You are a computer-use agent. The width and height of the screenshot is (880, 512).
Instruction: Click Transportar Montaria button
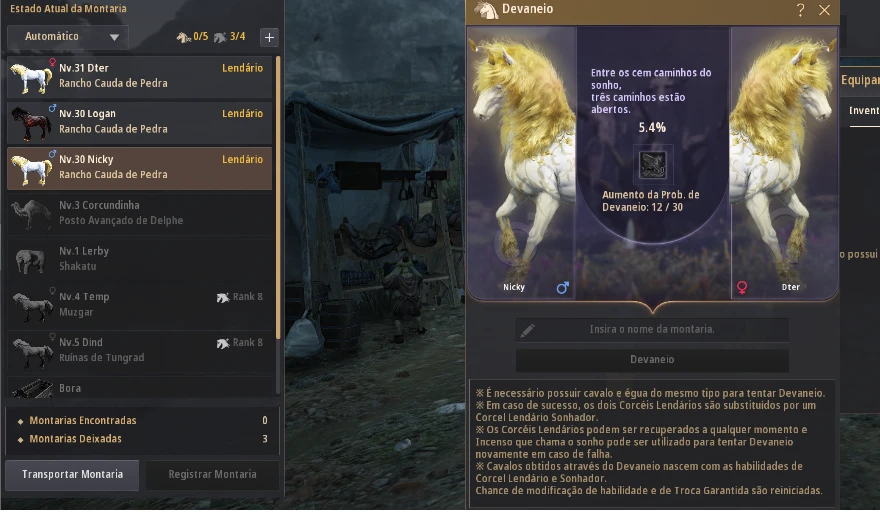(73, 475)
